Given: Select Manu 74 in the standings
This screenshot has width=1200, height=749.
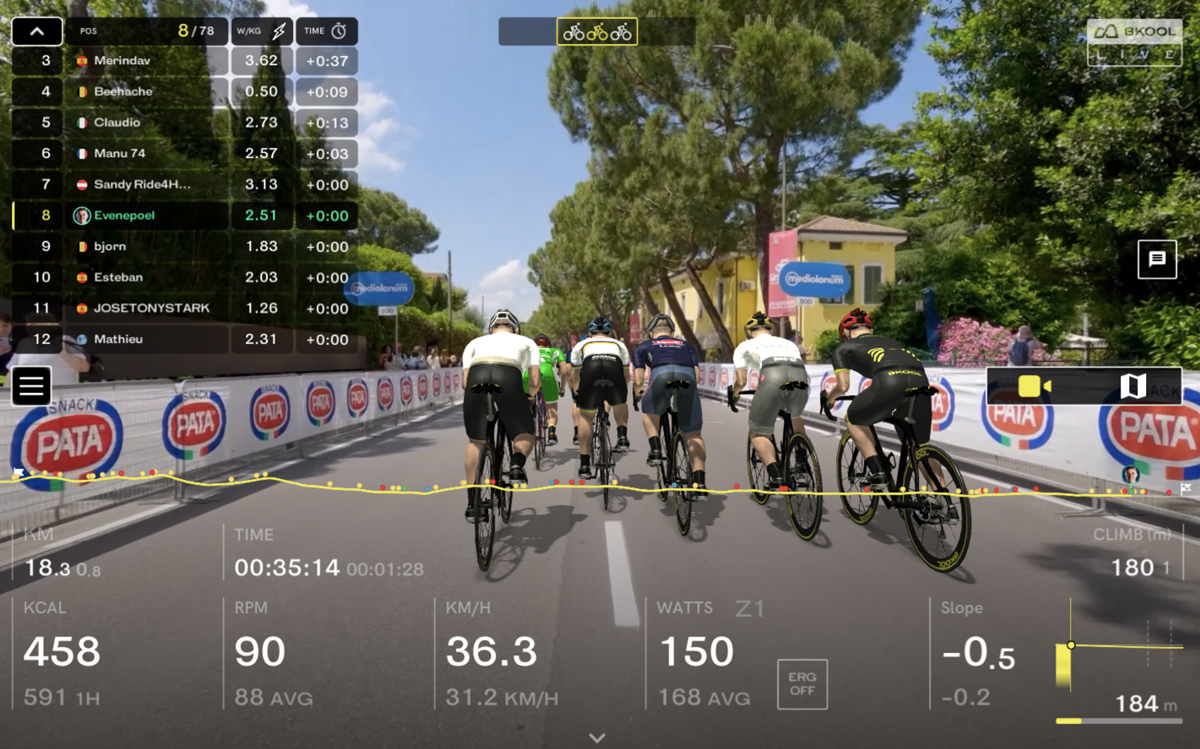Looking at the screenshot, I should [x=150, y=154].
